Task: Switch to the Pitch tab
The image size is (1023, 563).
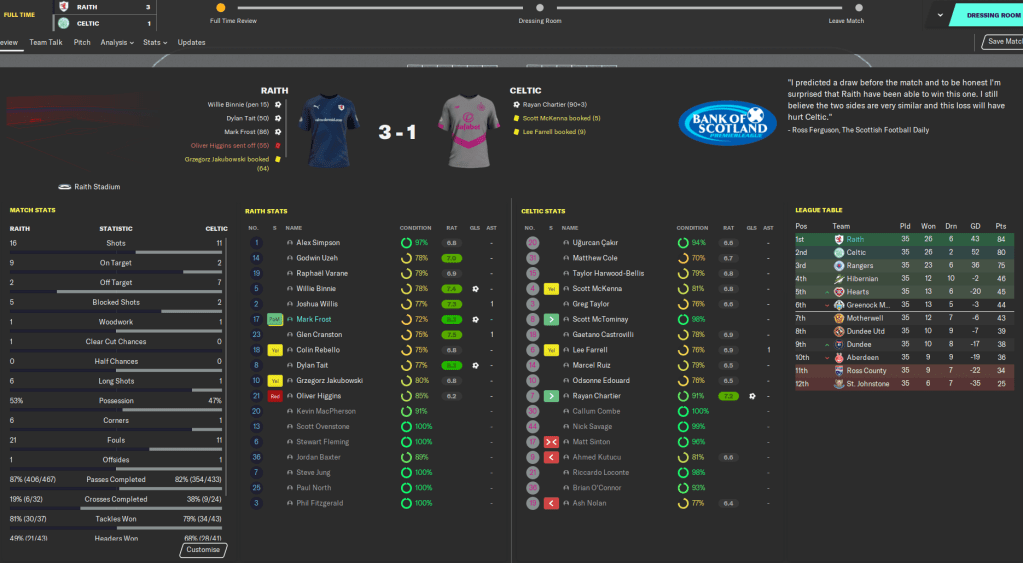Action: (x=82, y=43)
